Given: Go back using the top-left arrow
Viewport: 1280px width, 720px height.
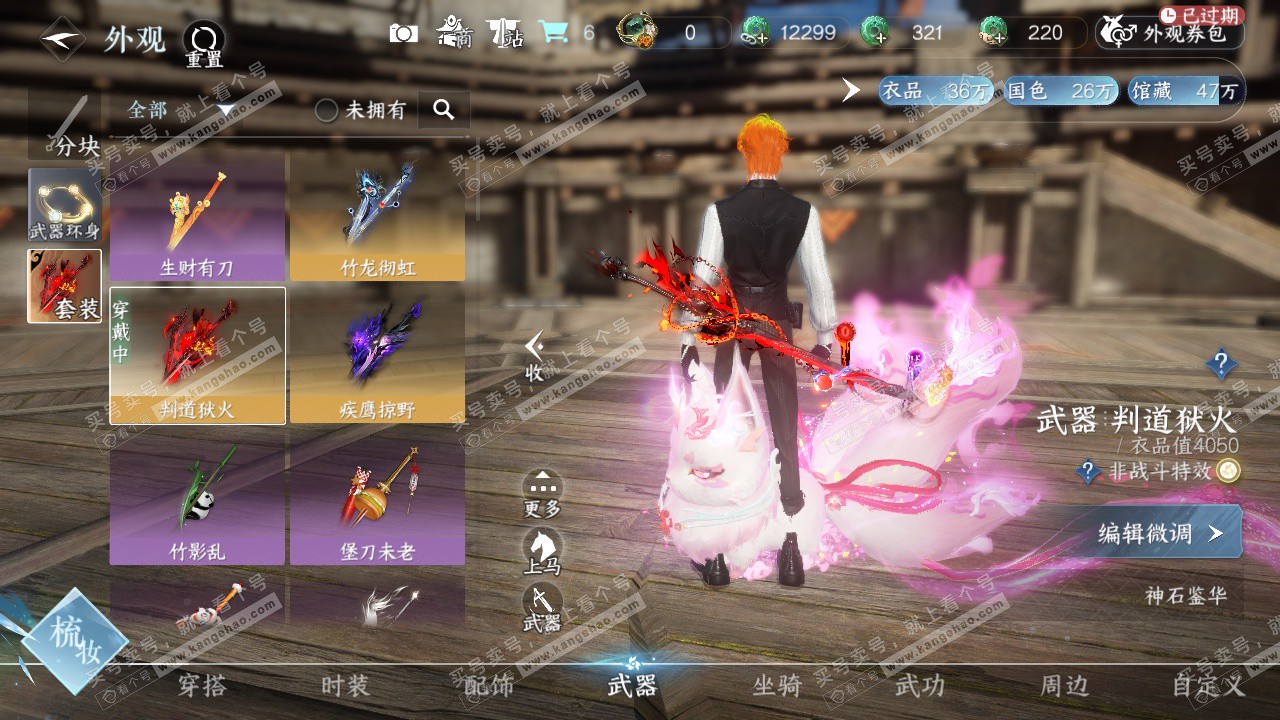Looking at the screenshot, I should tap(61, 39).
